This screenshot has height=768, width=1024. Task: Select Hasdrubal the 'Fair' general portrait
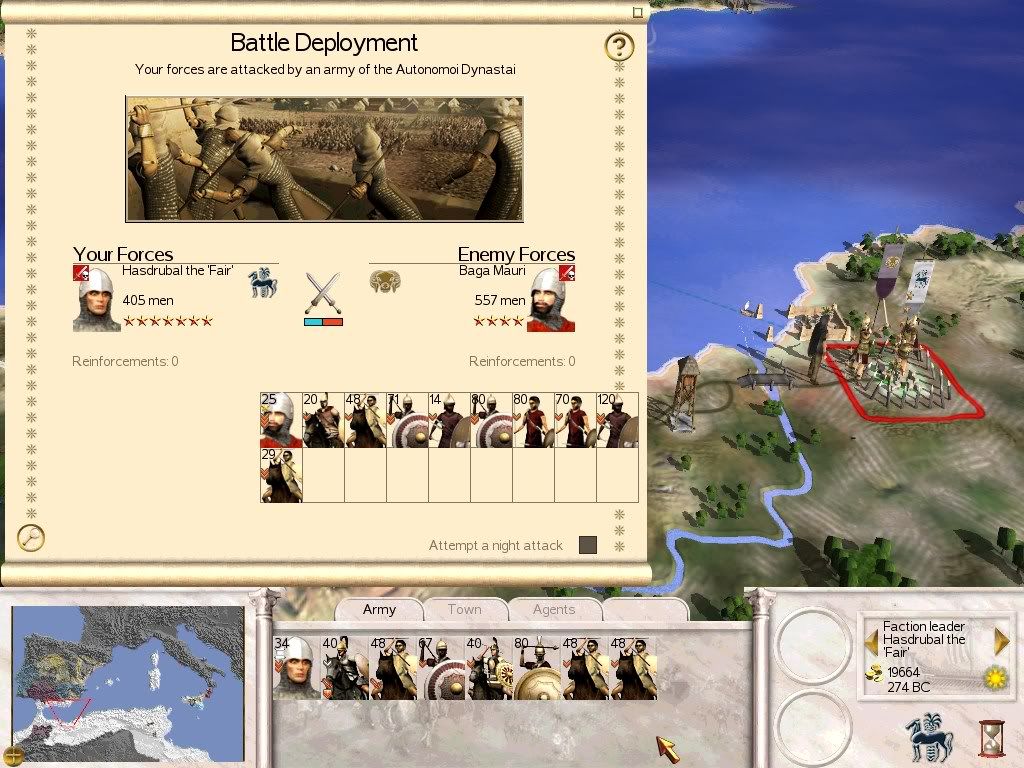click(x=97, y=298)
